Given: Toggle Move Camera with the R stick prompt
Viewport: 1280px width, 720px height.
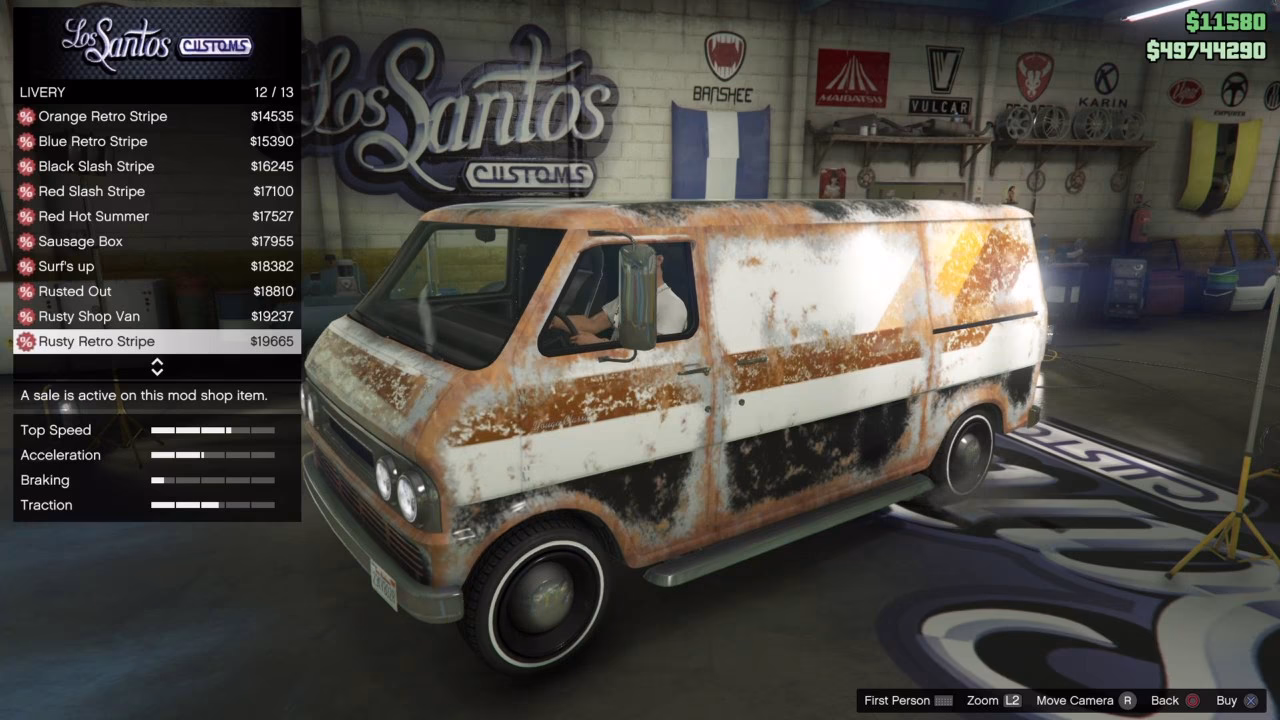Looking at the screenshot, I should (1083, 700).
